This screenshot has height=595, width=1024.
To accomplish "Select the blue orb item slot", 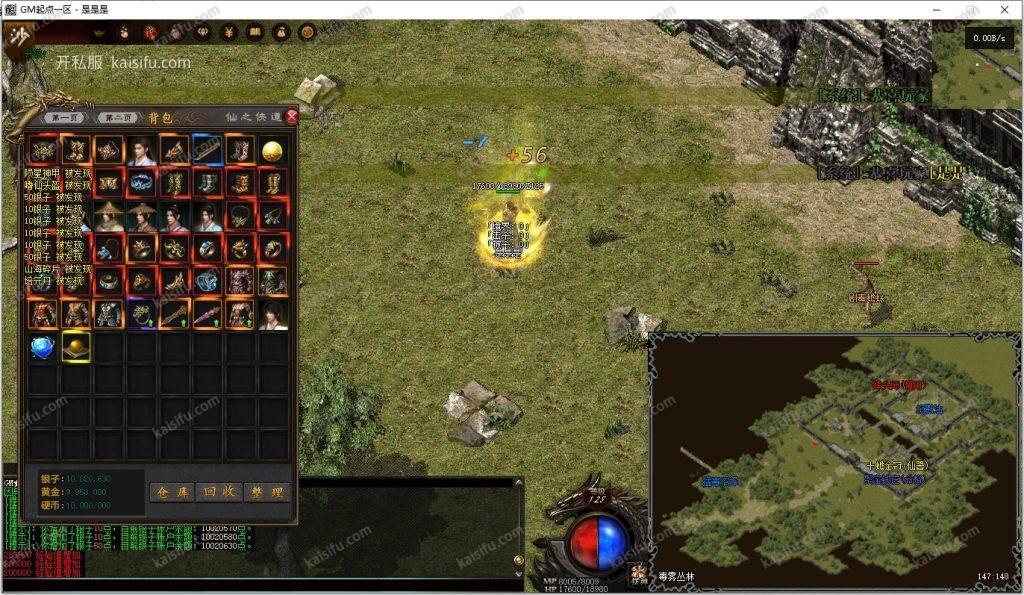I will pyautogui.click(x=43, y=347).
